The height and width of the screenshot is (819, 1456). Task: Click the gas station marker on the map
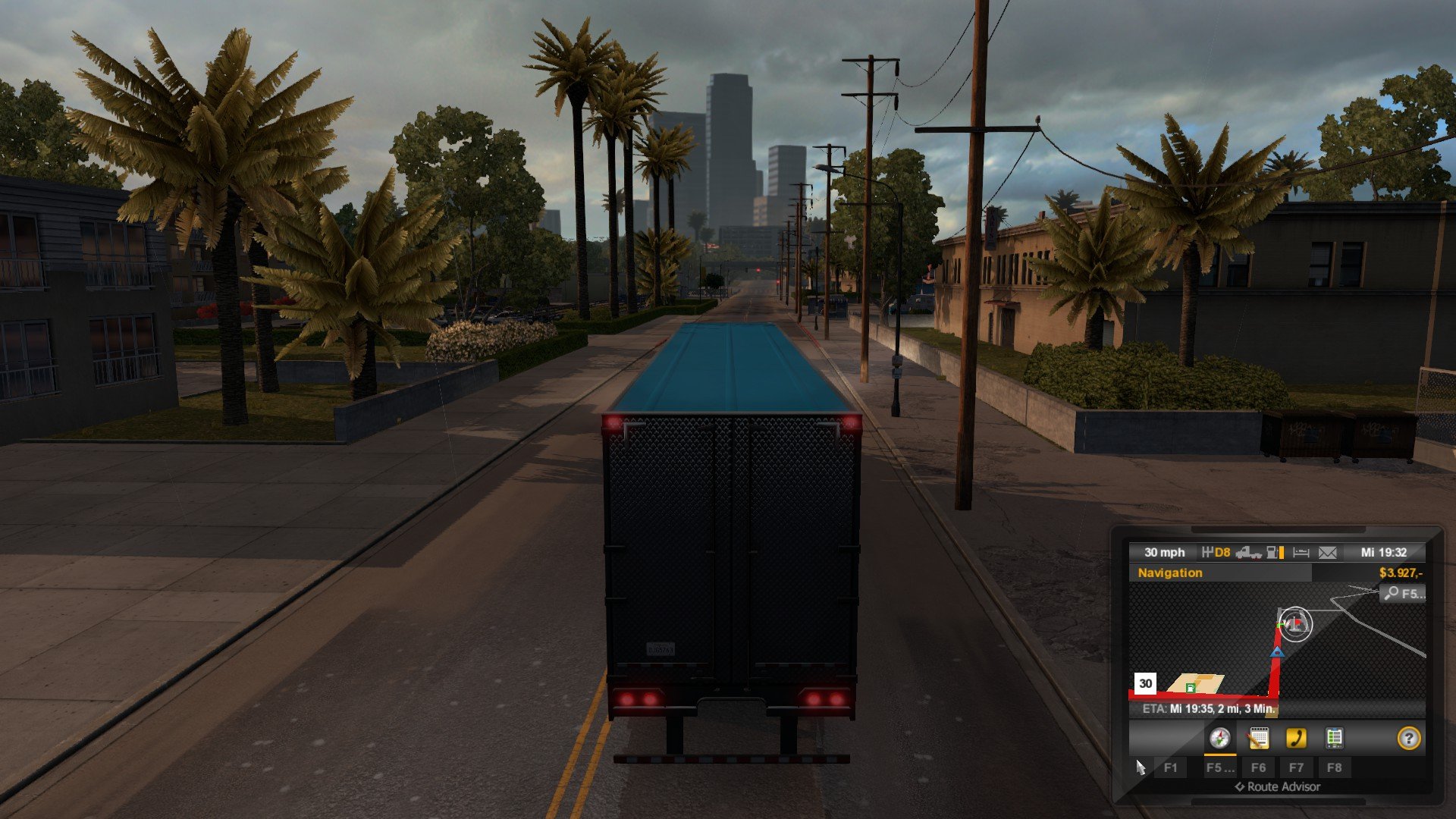click(1191, 687)
